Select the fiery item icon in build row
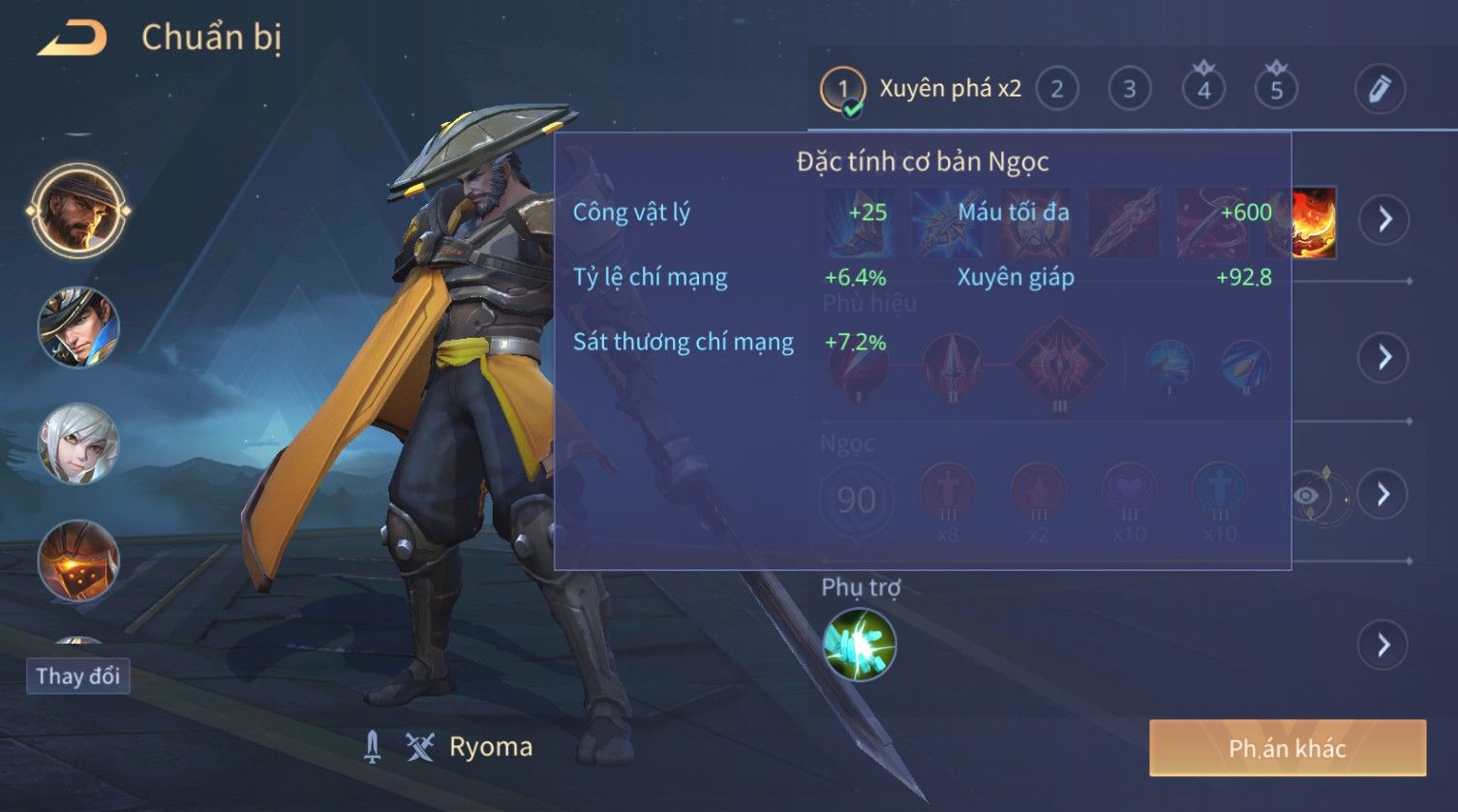The height and width of the screenshot is (812, 1458). point(1314,223)
